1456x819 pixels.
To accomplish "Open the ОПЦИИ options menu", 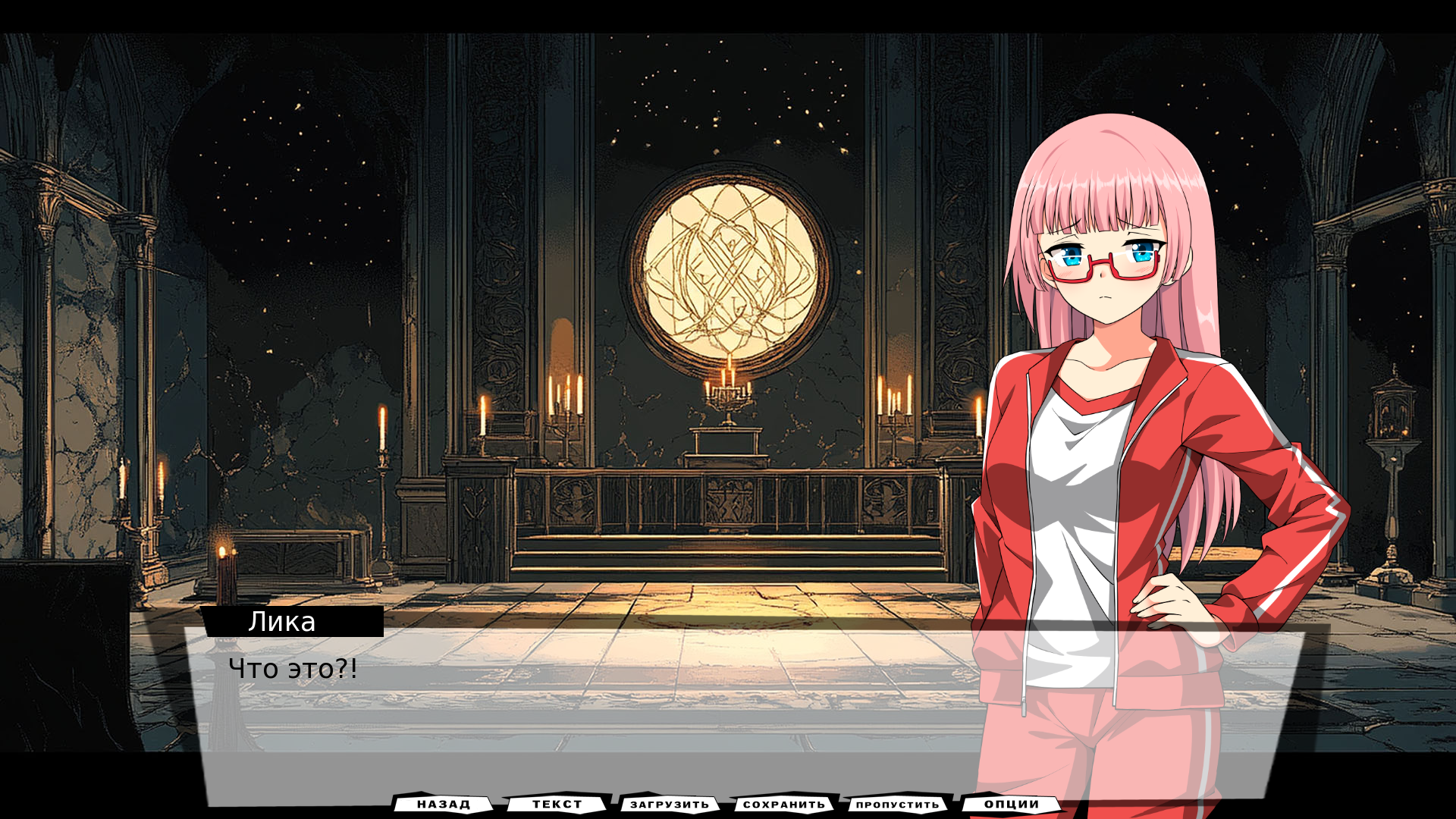I will point(1012,804).
